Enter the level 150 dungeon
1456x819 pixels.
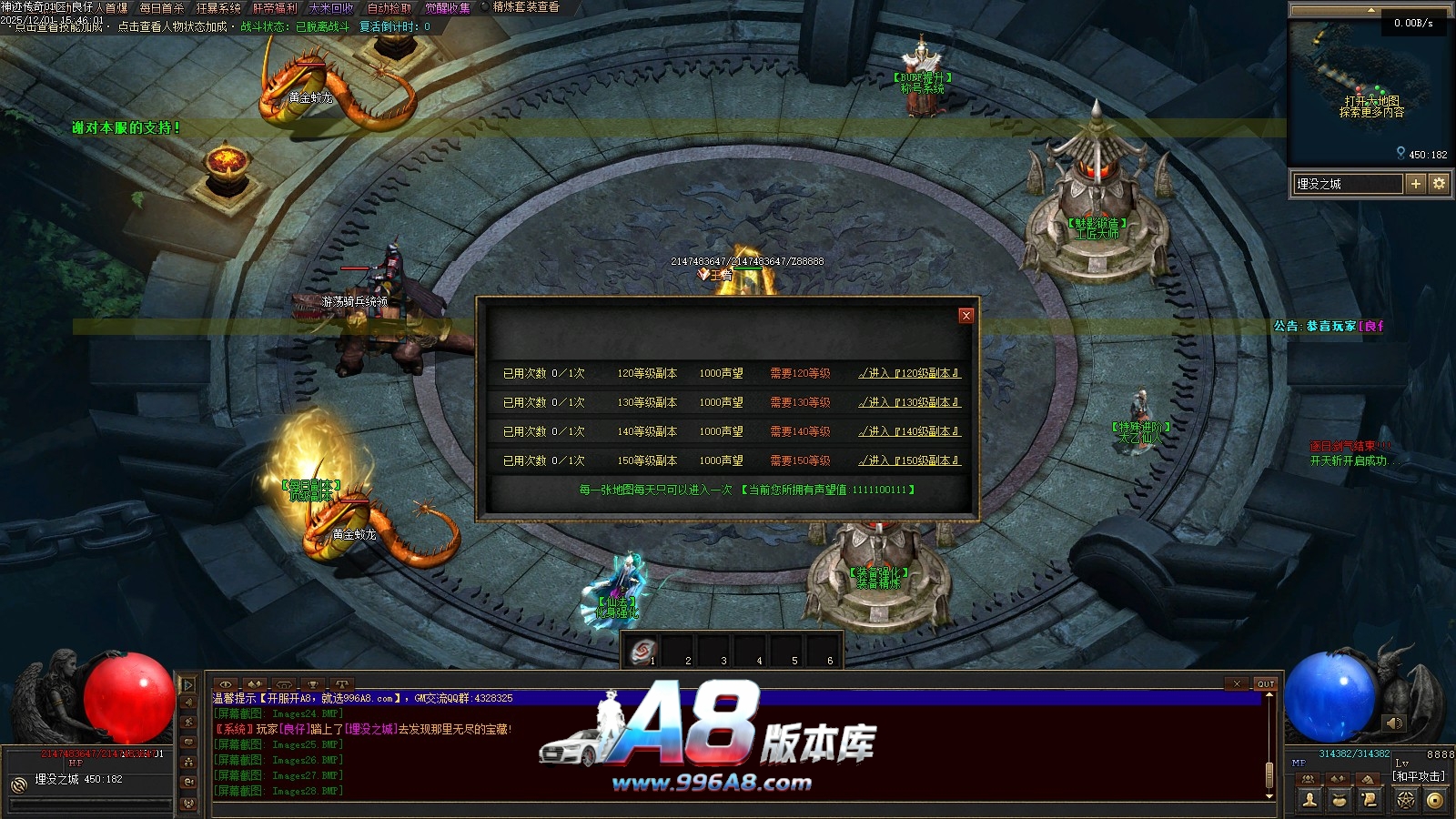909,460
